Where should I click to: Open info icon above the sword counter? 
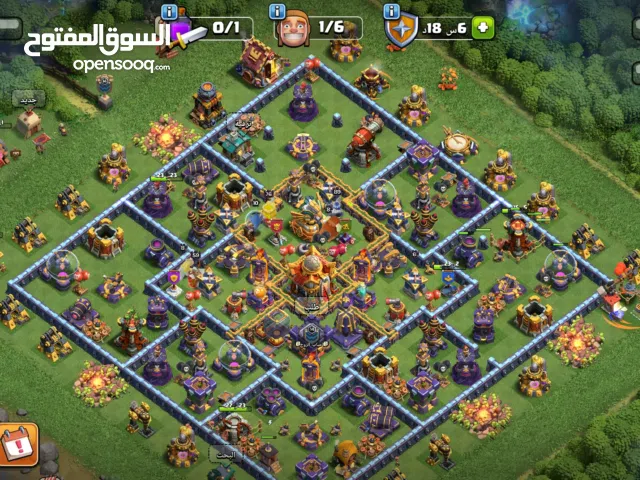coord(168,10)
